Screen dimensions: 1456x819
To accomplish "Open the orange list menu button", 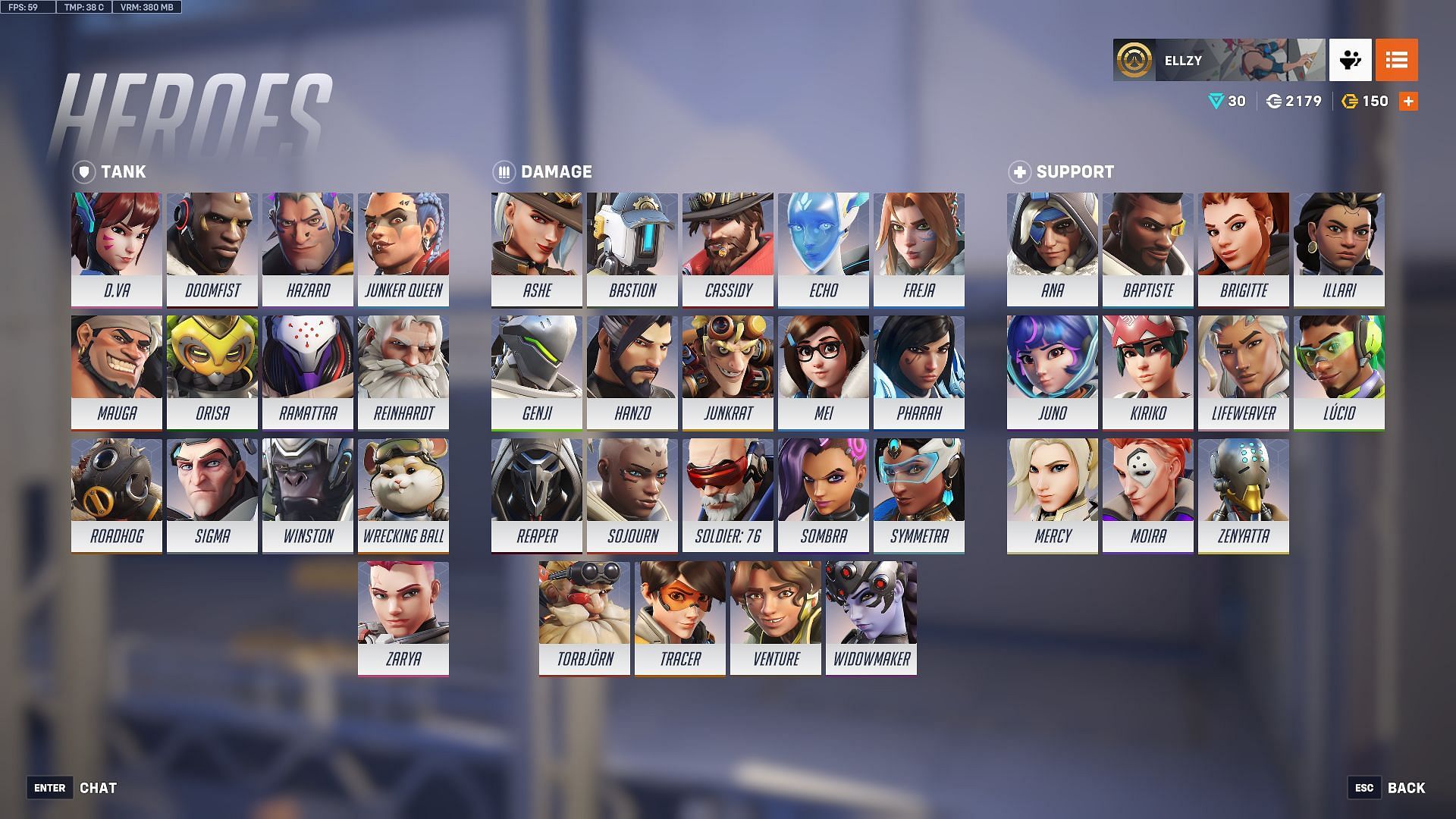I will pos(1396,60).
